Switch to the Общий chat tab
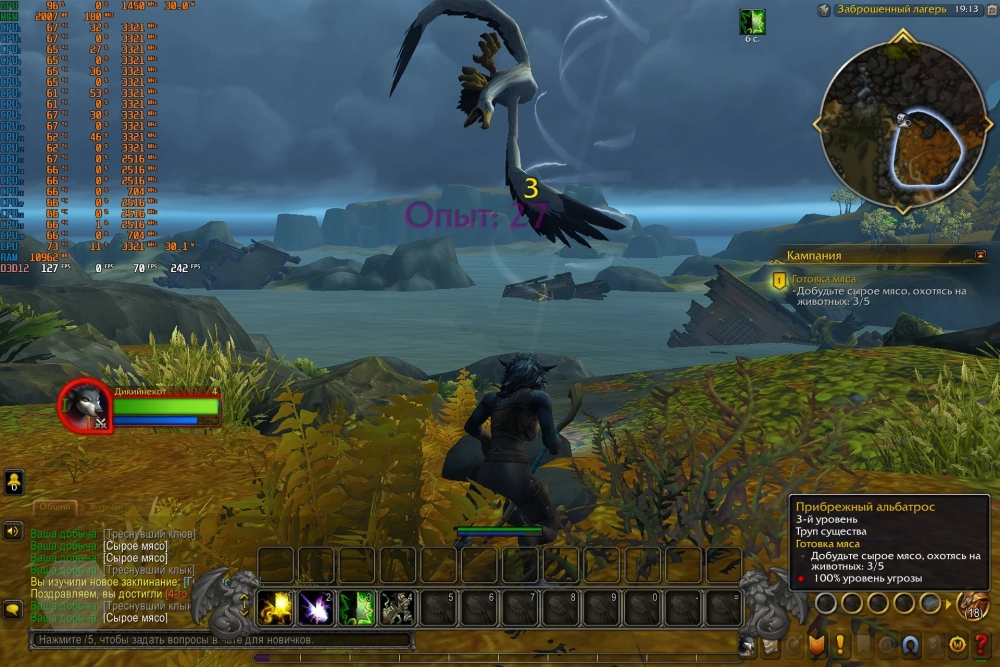 55,507
